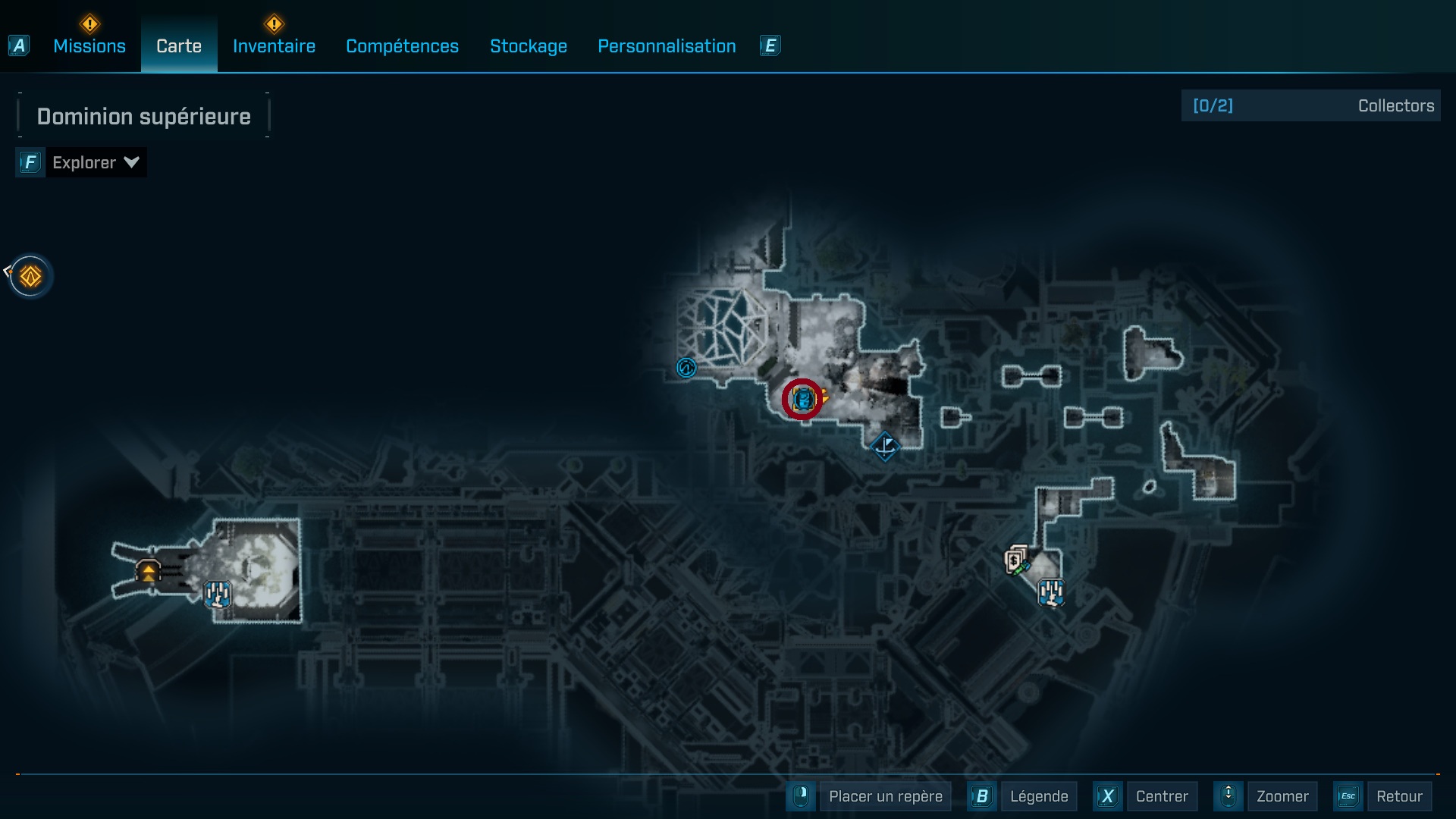Open the circular teleporter icon left of the snowy zone
This screenshot has width=1456, height=819.
click(x=686, y=368)
